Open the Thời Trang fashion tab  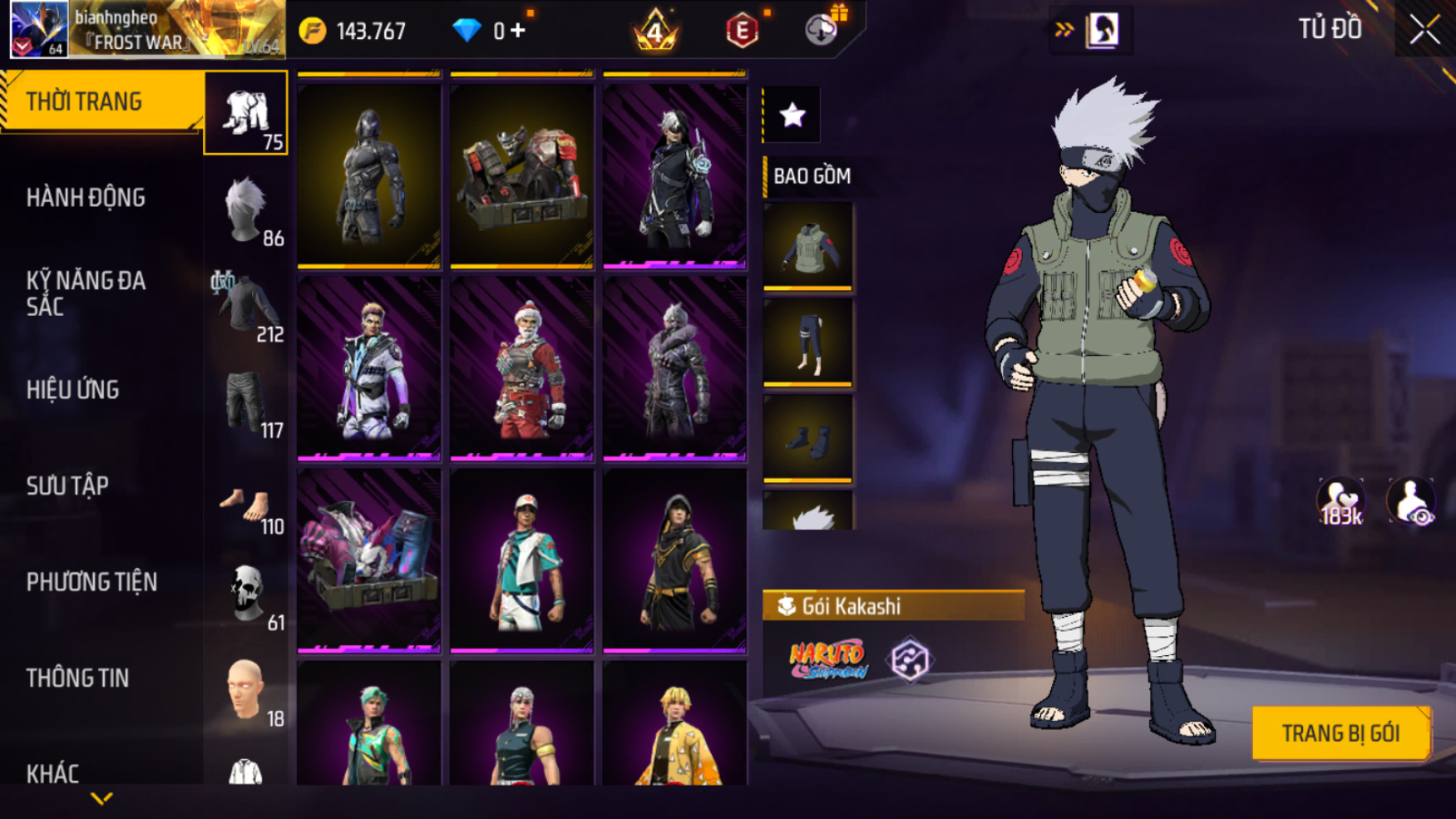tap(100, 101)
